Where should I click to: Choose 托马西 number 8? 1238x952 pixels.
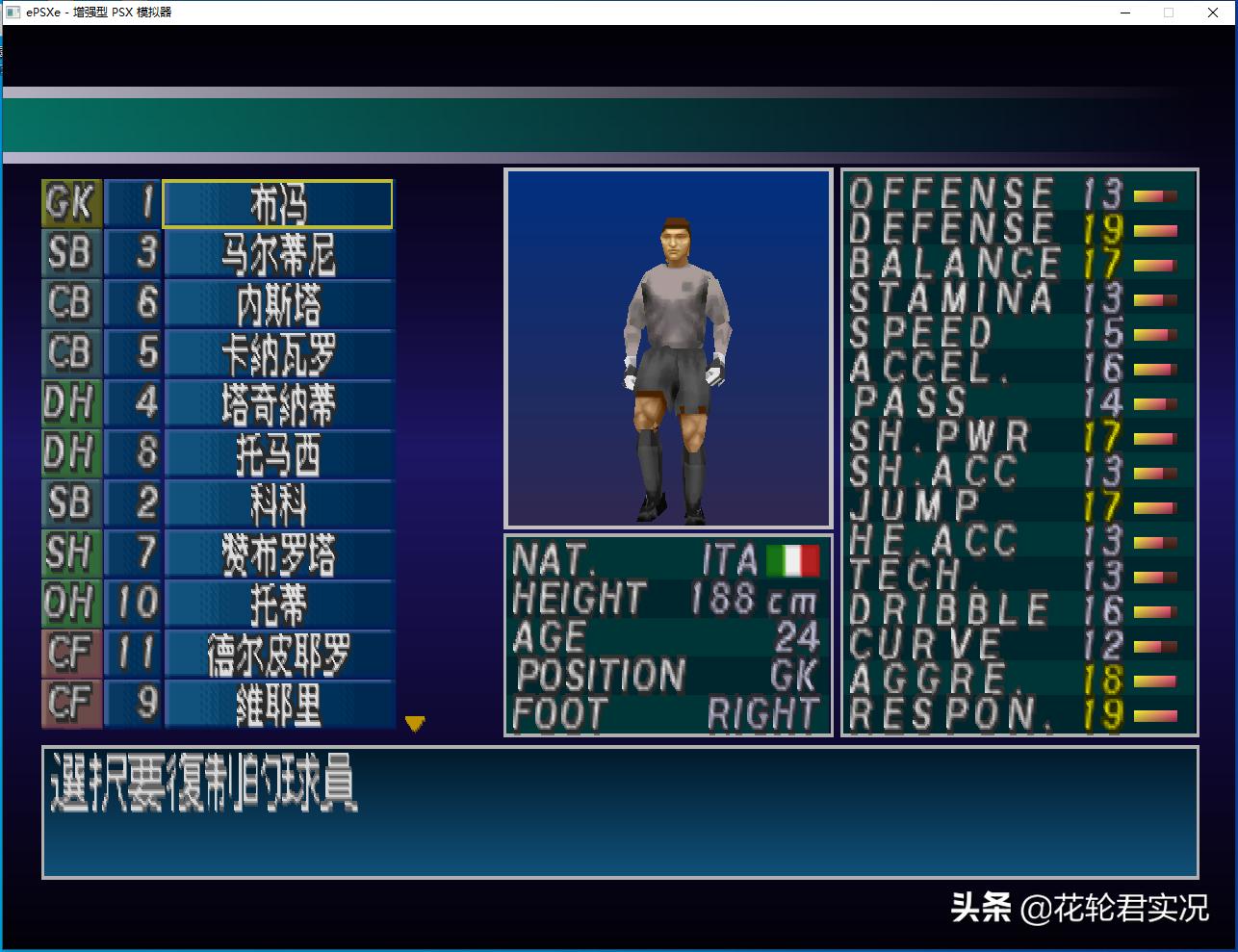click(279, 454)
